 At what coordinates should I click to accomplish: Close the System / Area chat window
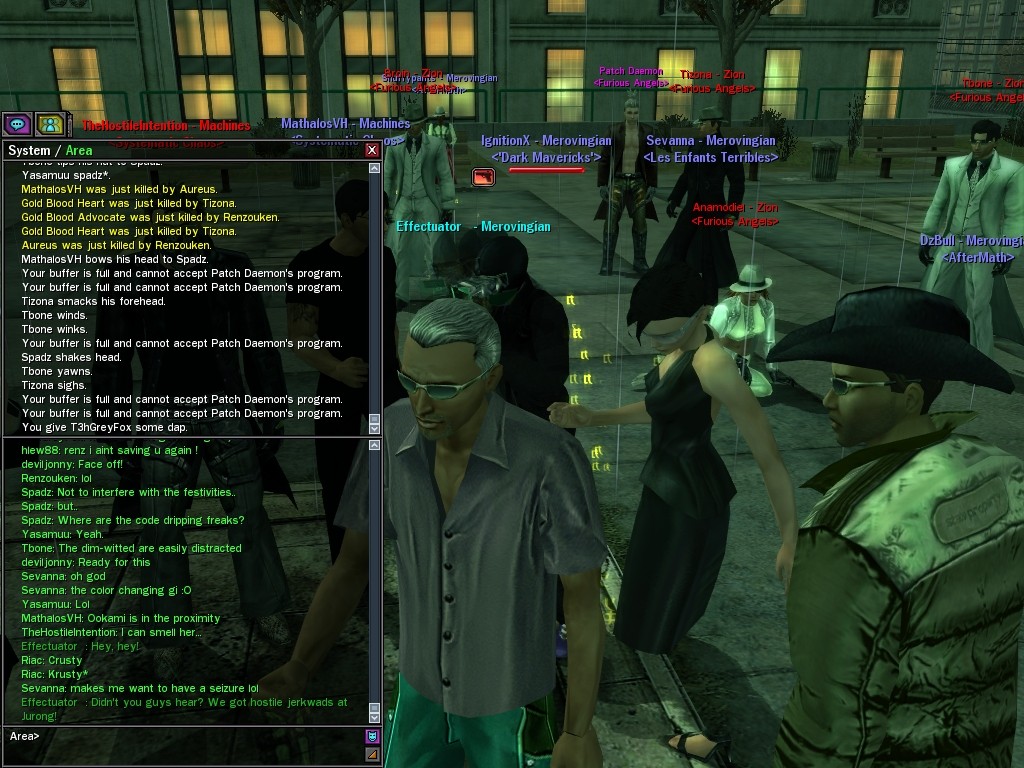[372, 150]
